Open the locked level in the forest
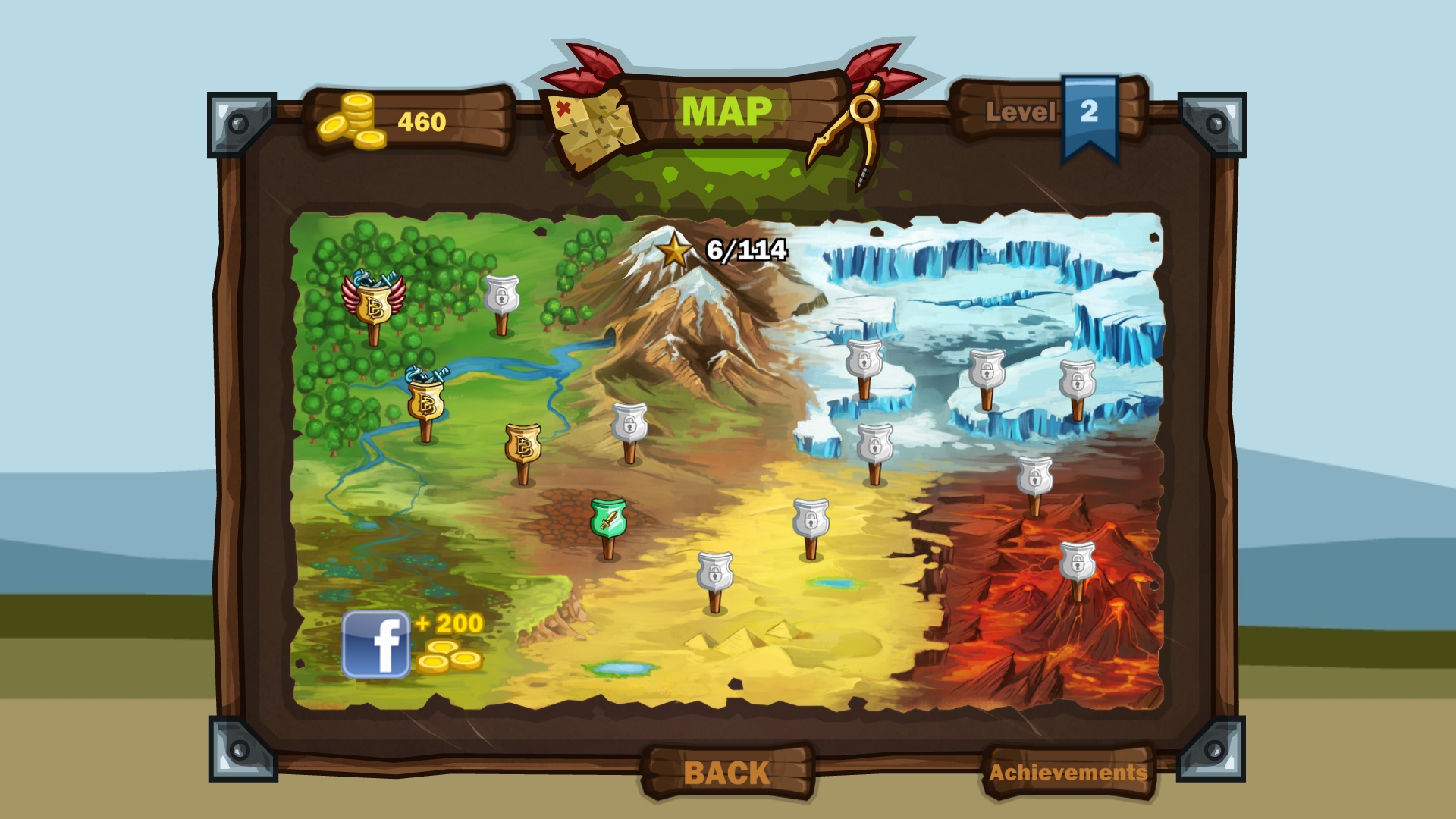 pos(501,296)
